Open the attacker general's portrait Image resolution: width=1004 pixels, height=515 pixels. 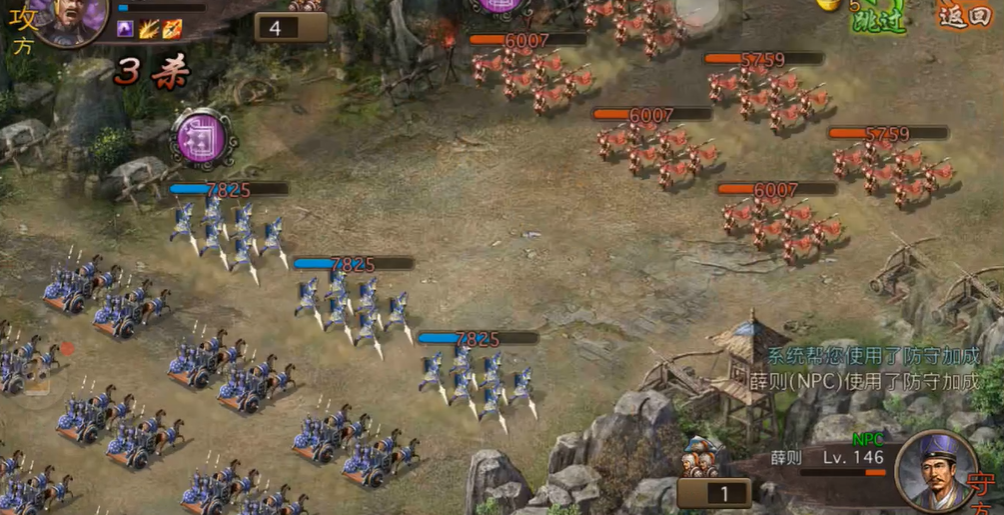tap(71, 18)
